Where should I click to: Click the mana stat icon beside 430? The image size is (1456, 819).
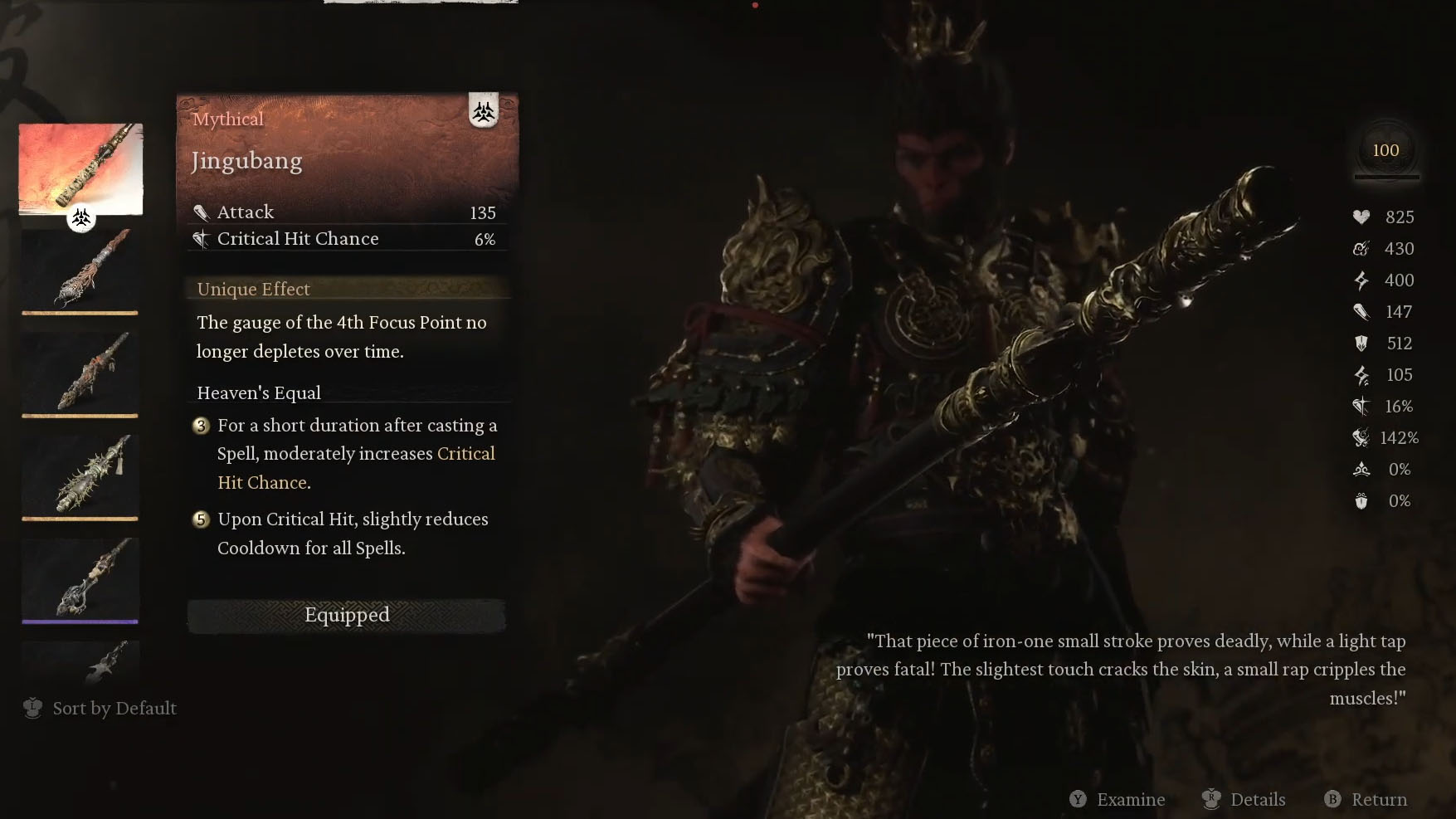pos(1361,249)
